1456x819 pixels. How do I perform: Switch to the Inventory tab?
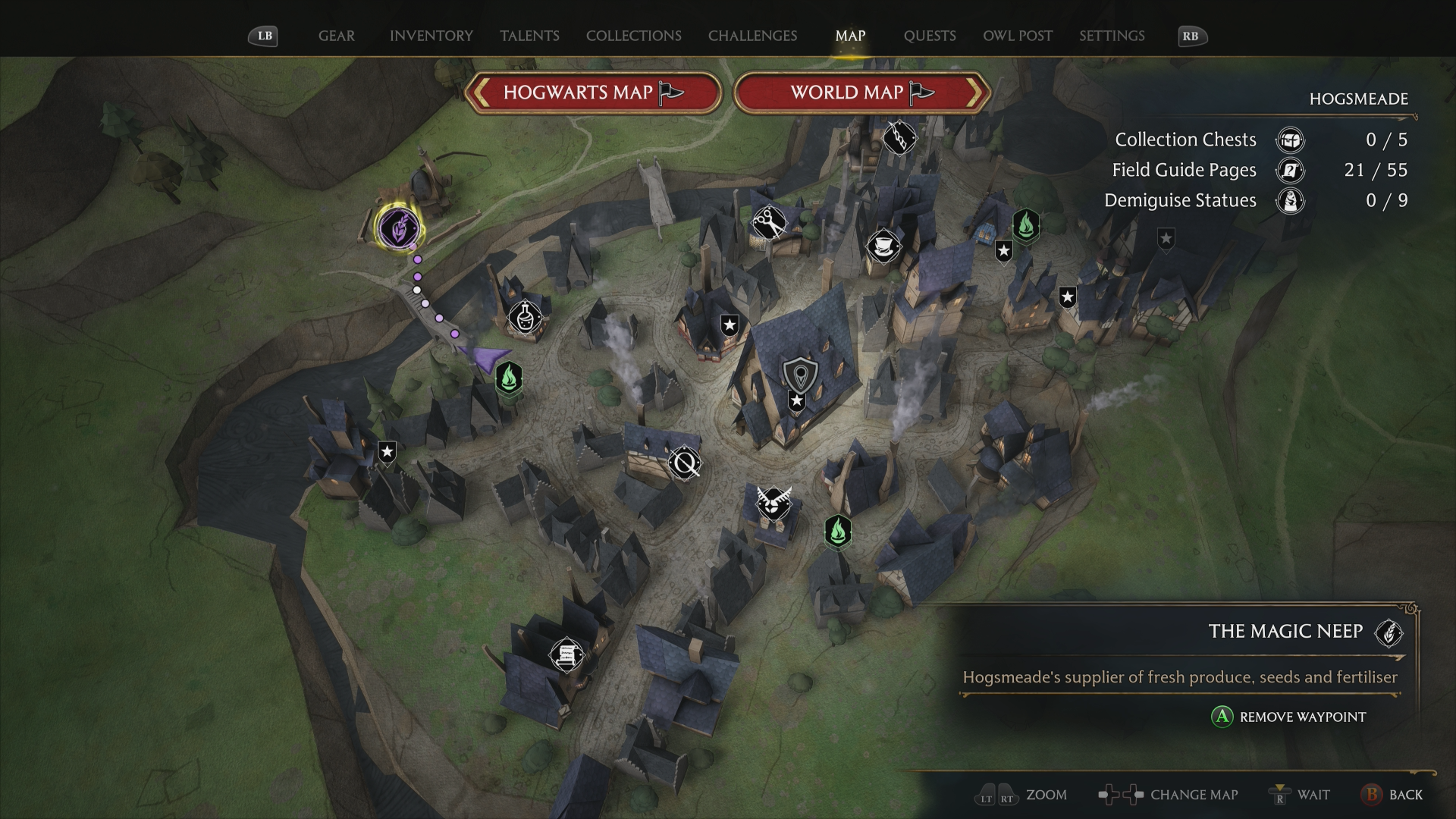(431, 36)
